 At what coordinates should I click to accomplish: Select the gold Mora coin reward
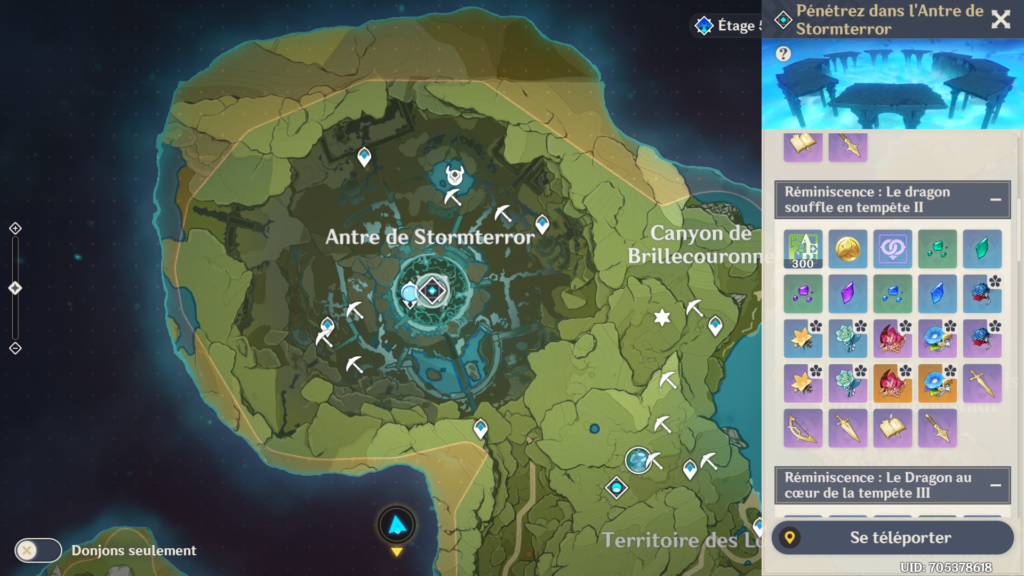tap(848, 249)
